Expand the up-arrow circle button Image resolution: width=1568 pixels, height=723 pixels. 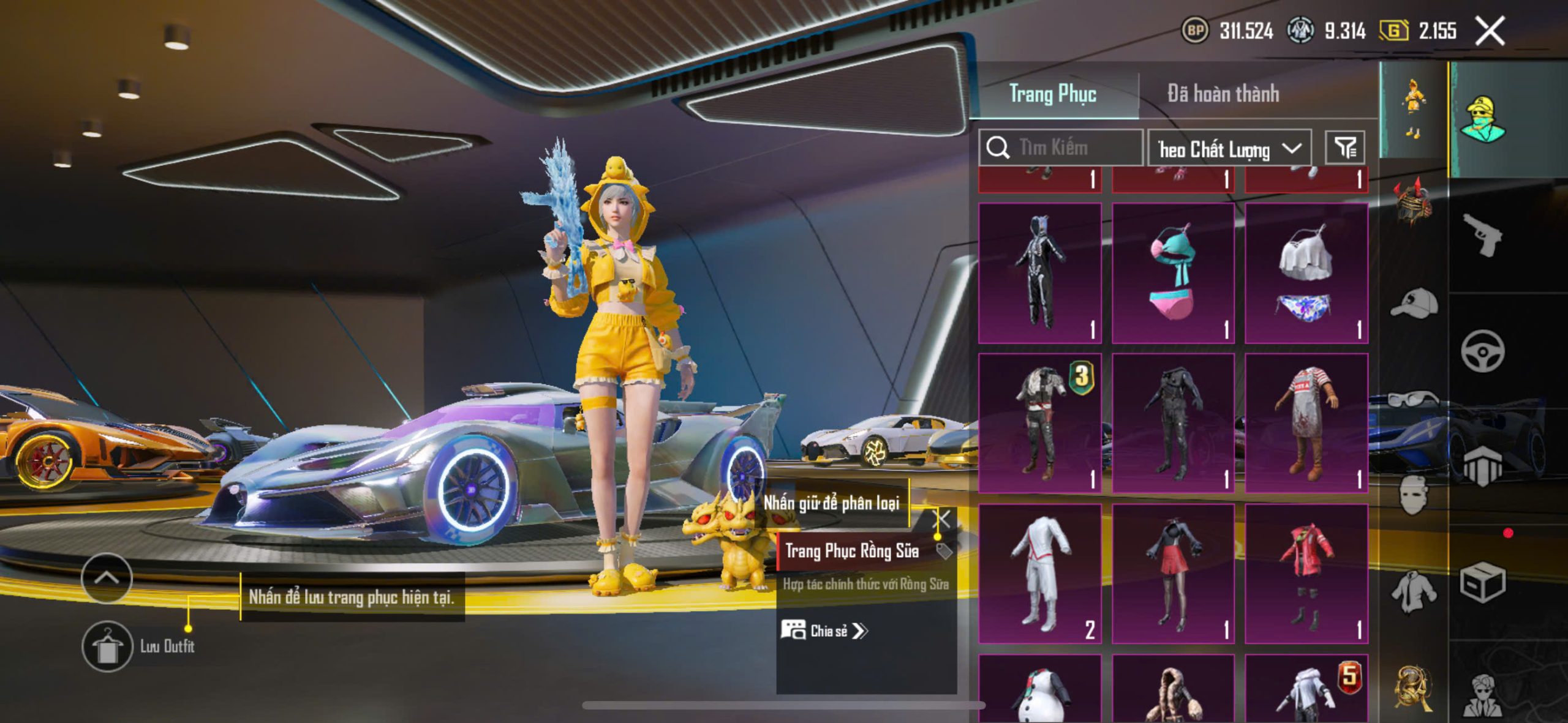click(x=107, y=577)
